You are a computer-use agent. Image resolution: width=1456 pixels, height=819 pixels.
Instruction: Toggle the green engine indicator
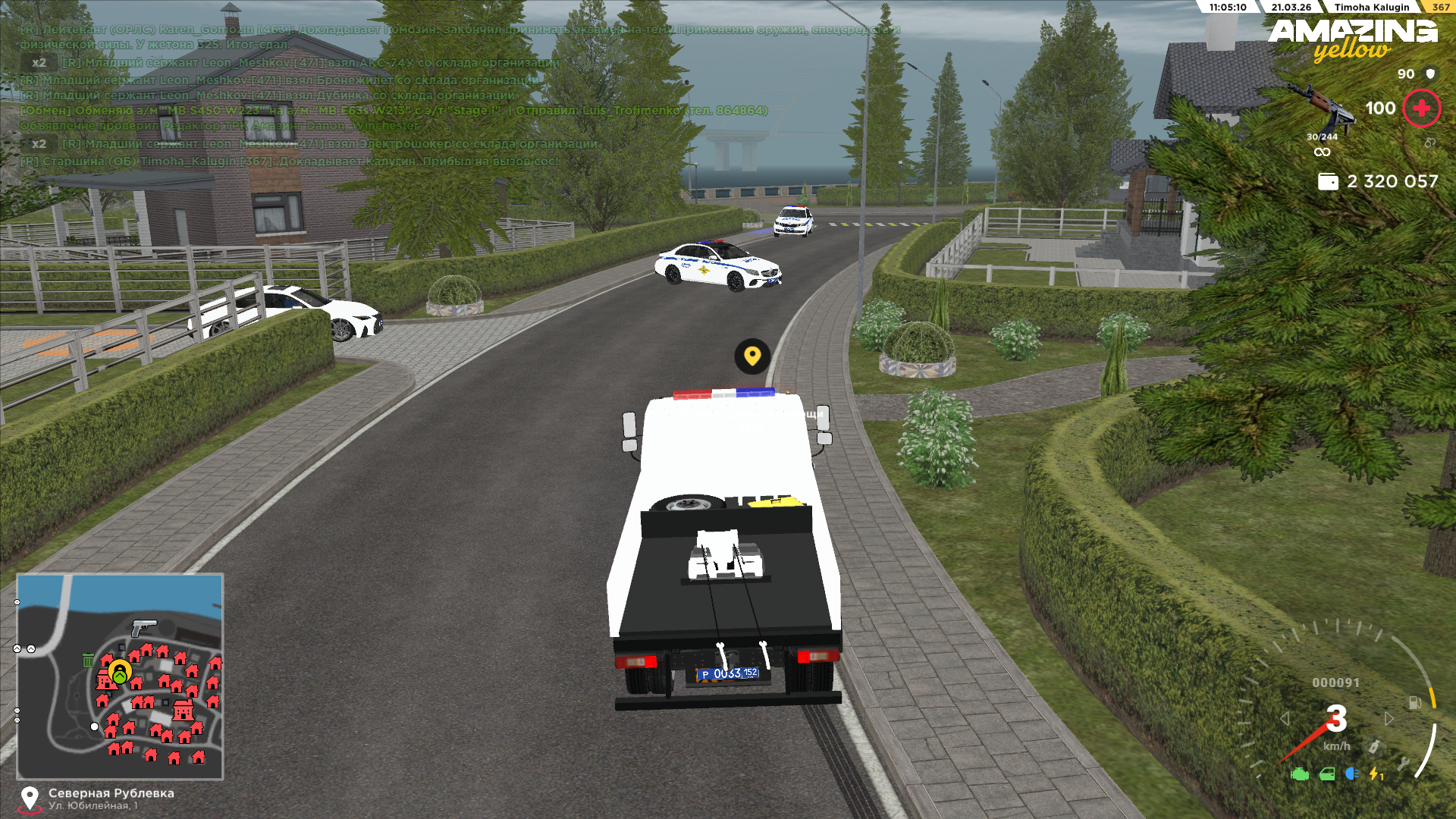point(1300,774)
